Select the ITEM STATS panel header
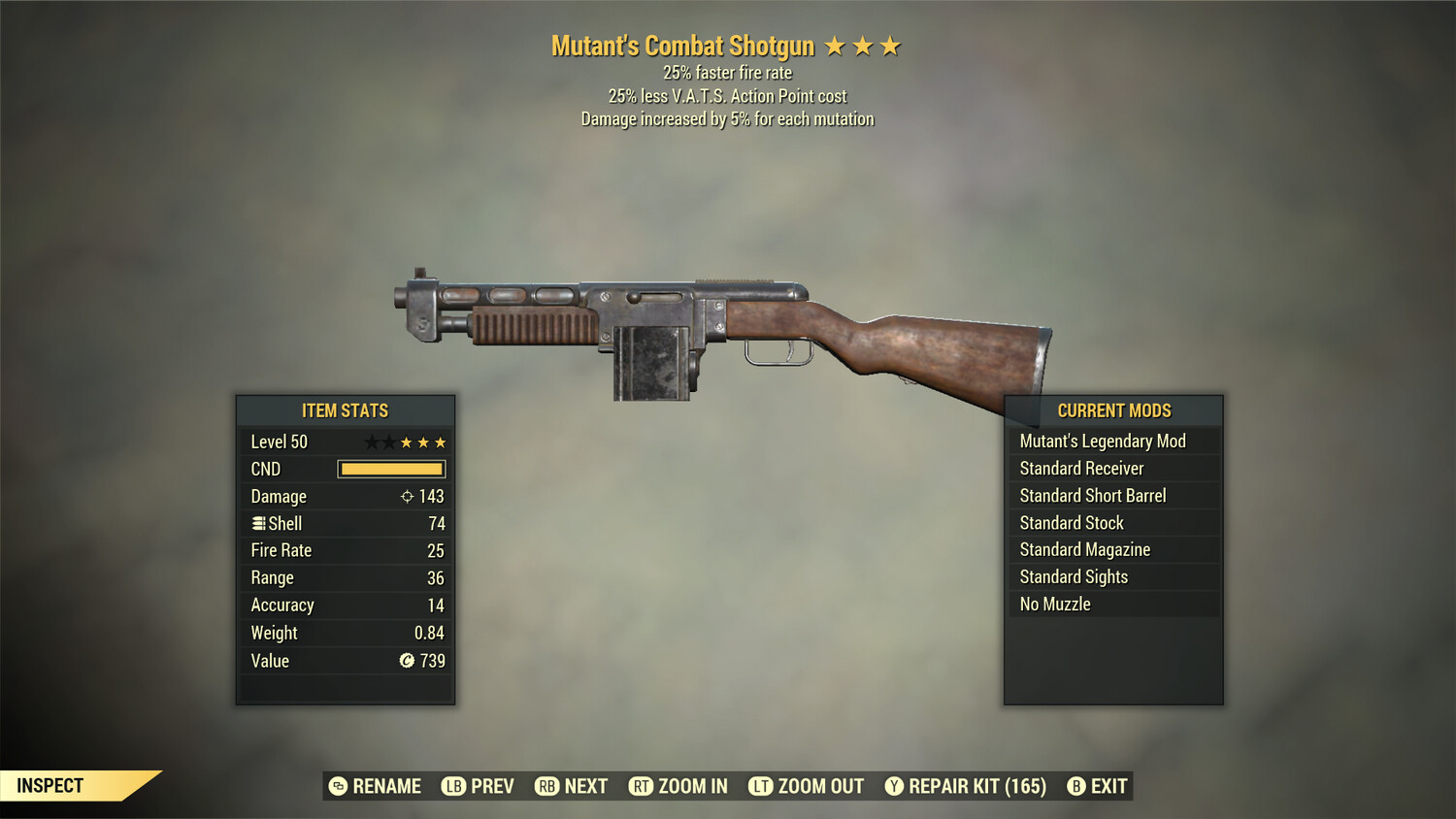 click(x=345, y=410)
